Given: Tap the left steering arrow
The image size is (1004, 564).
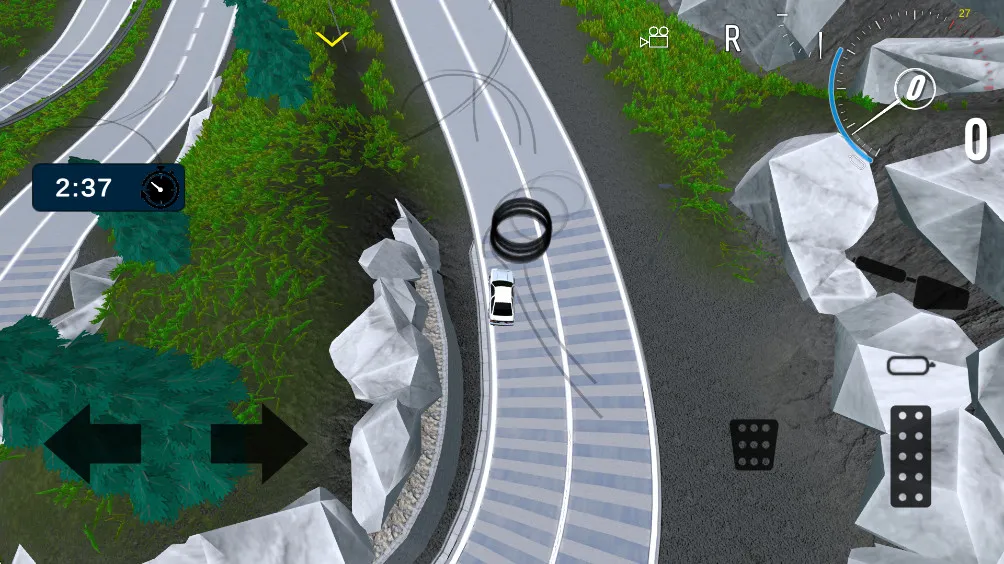Looking at the screenshot, I should pyautogui.click(x=92, y=444).
